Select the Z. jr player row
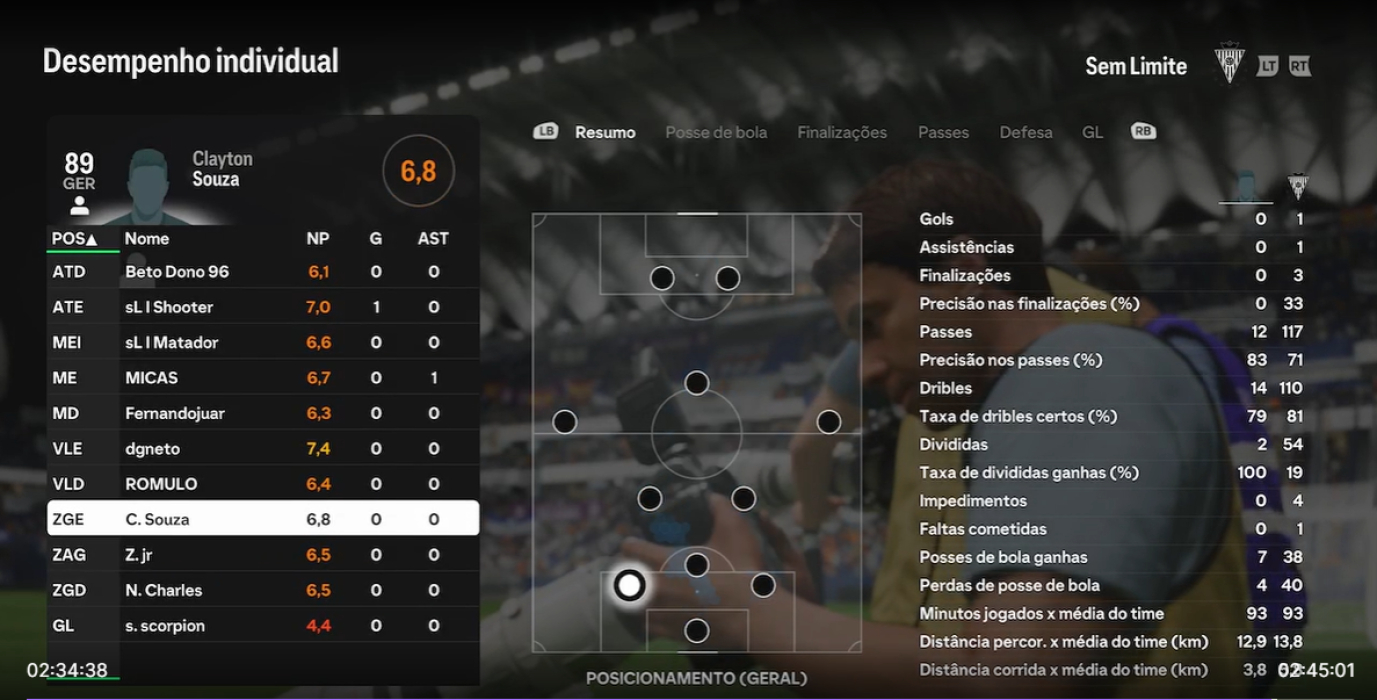Image resolution: width=1377 pixels, height=700 pixels. click(x=263, y=555)
